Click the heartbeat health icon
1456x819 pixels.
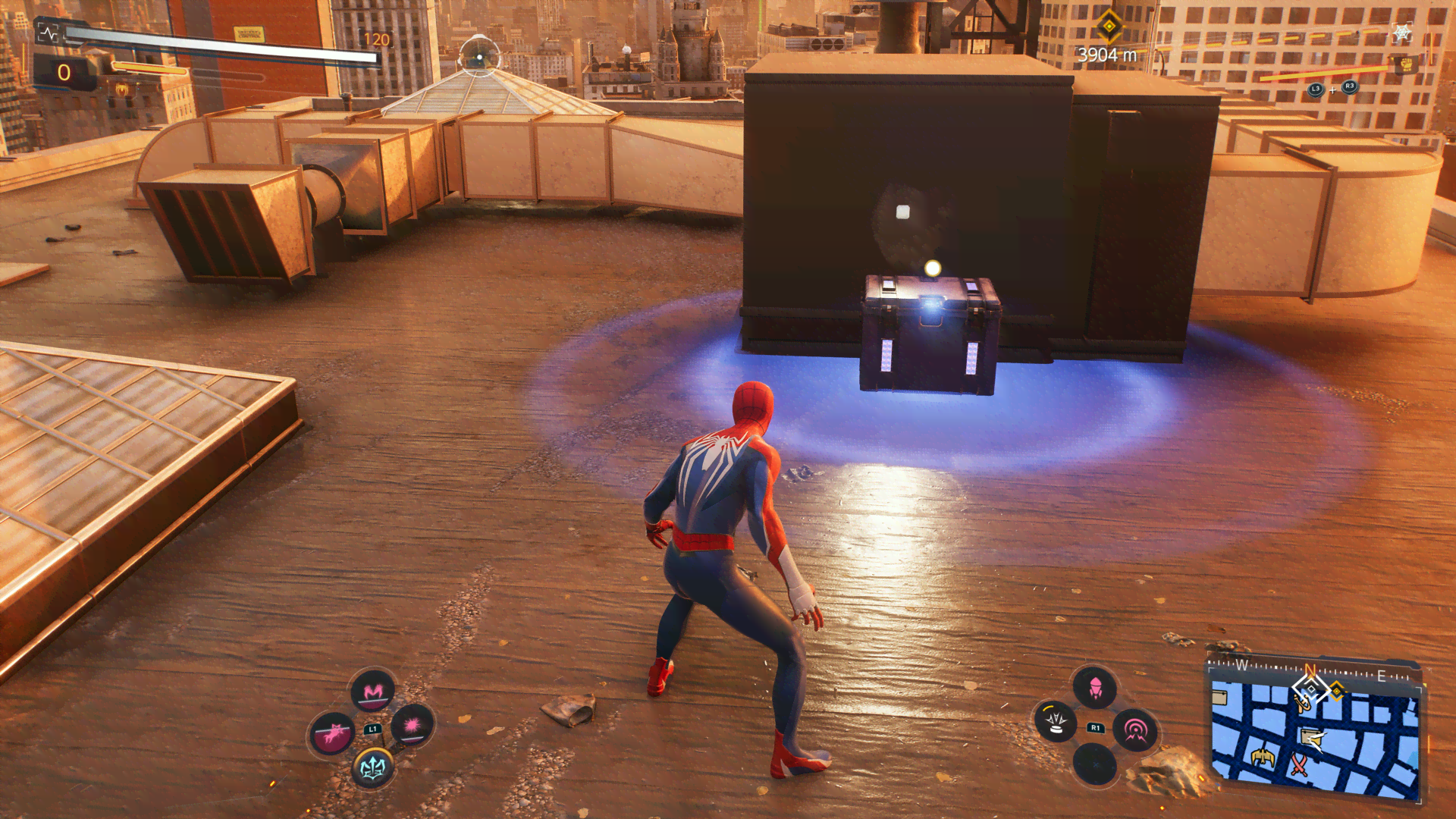point(48,33)
